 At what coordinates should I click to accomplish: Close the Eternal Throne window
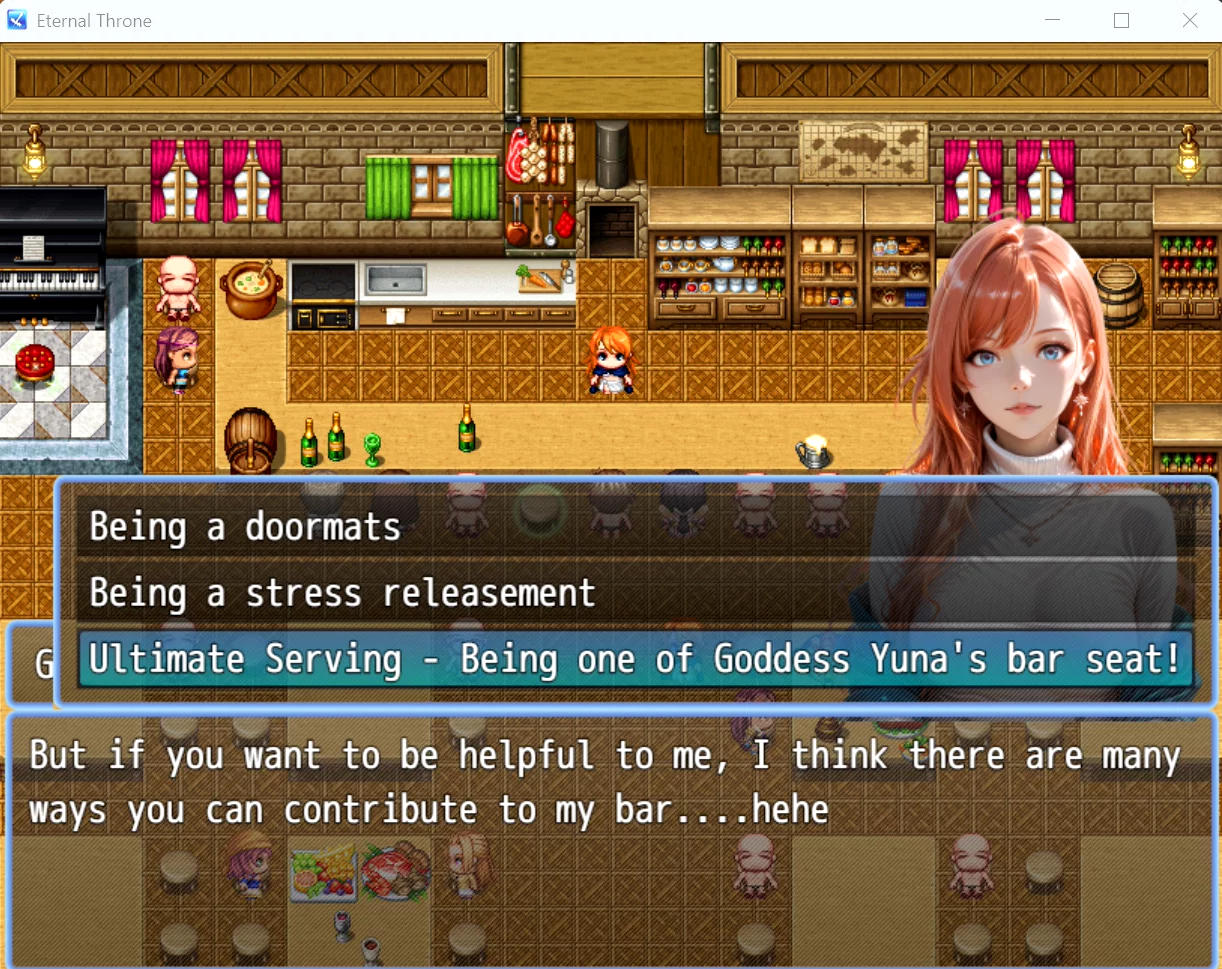coord(1189,20)
